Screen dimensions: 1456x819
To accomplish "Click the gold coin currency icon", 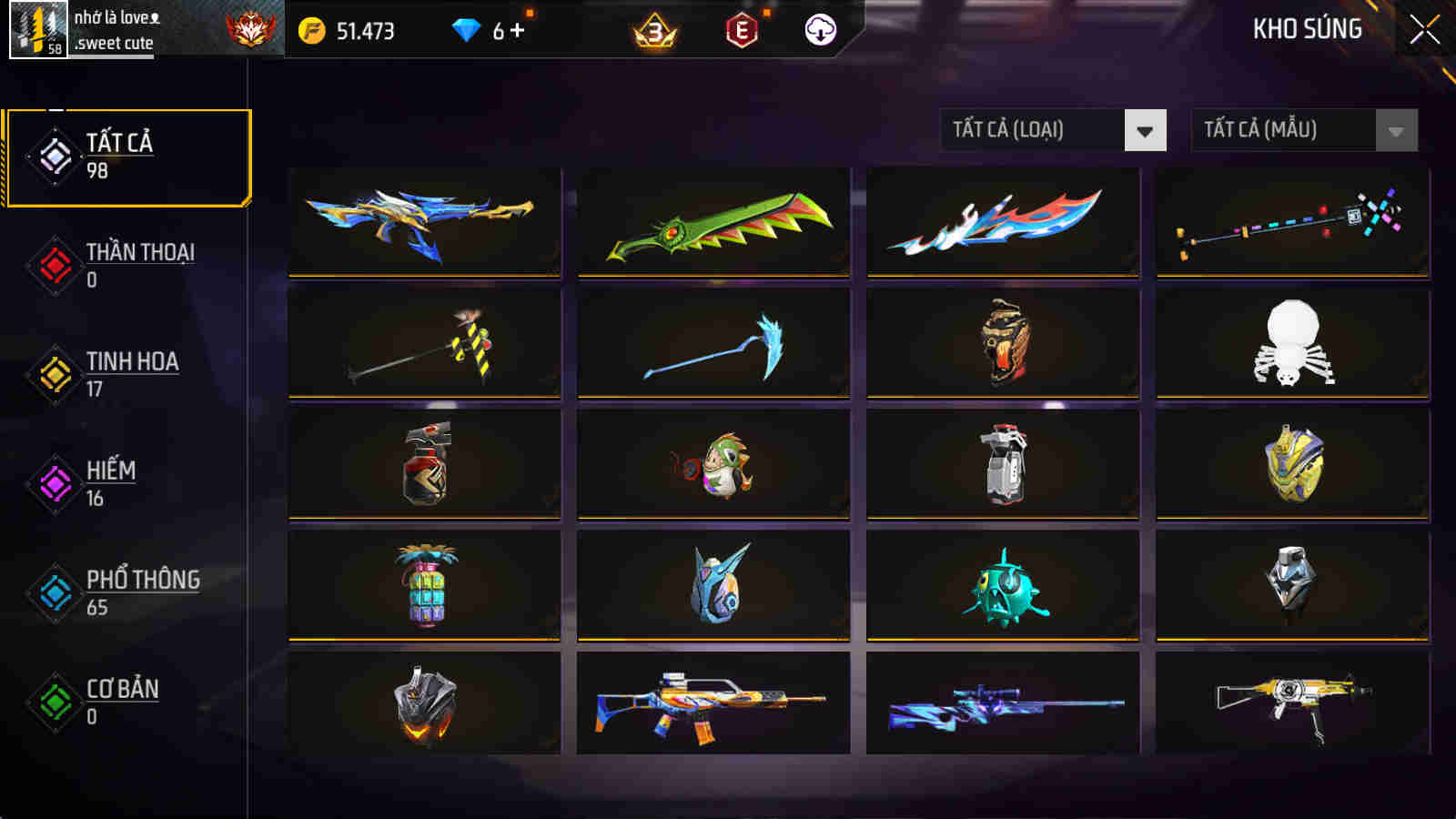I will tap(314, 29).
